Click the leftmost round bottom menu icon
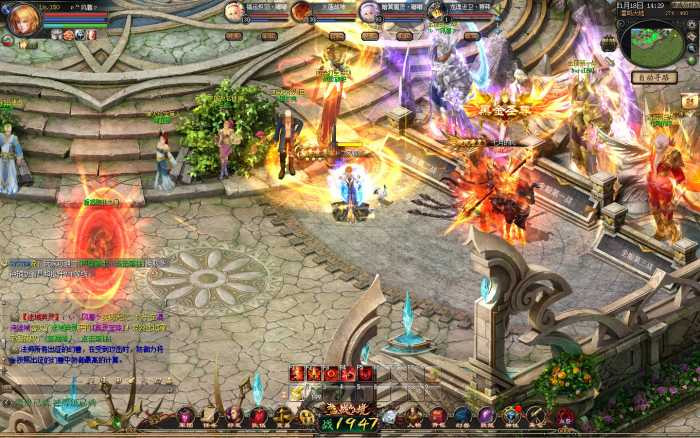The image size is (700, 438). [185, 416]
